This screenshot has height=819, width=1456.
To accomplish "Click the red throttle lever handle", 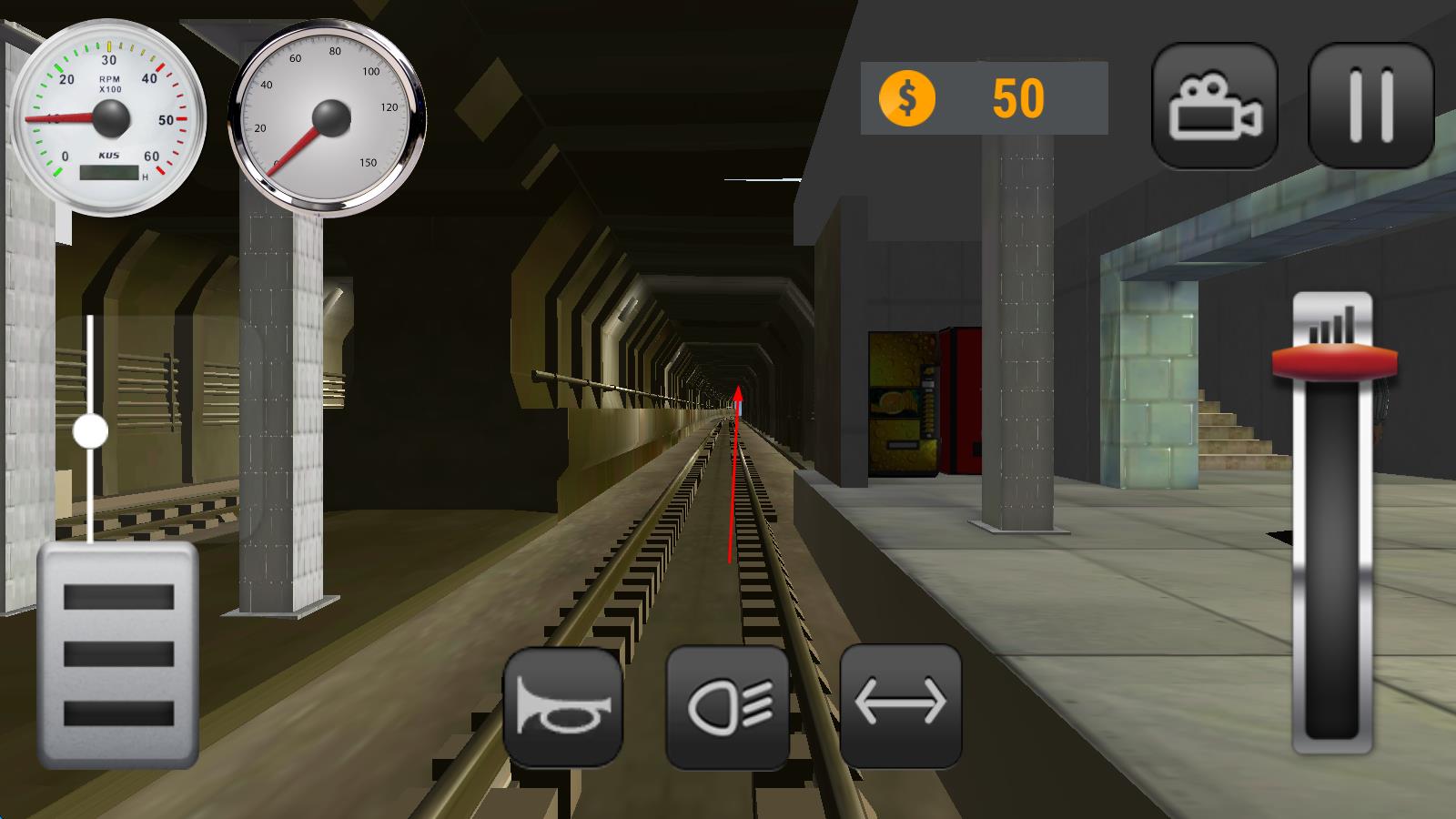I will click(x=1334, y=361).
